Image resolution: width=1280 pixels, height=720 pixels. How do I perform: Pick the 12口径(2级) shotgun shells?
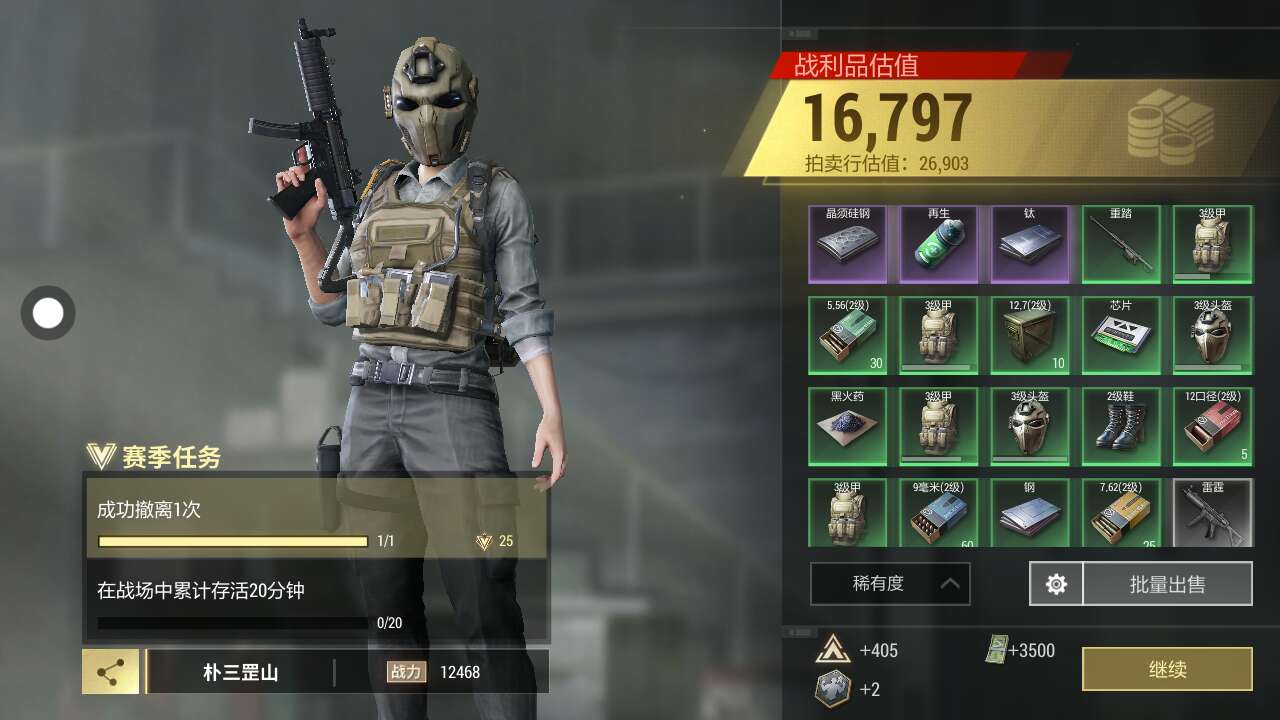[x=1212, y=427]
